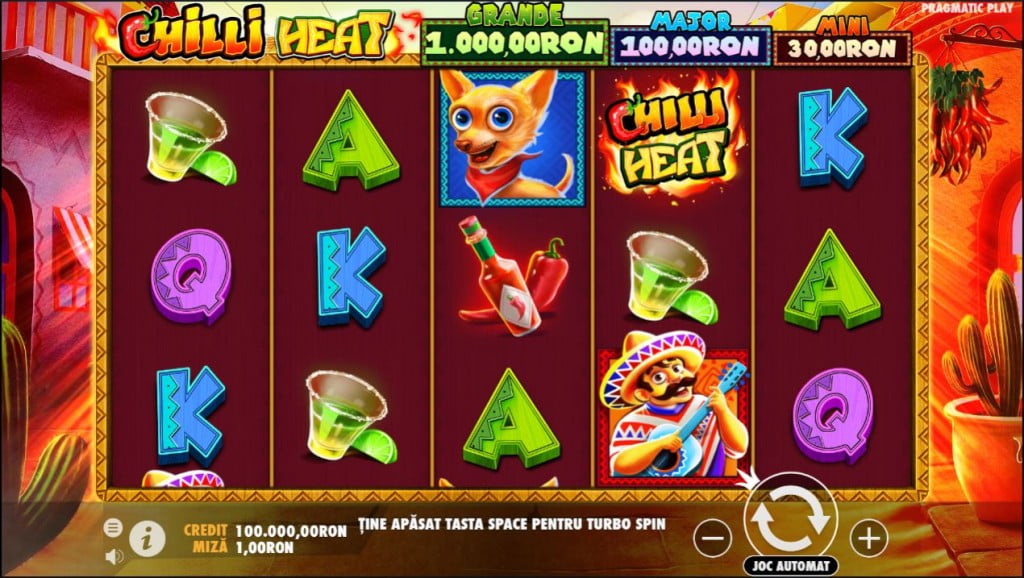
Task: Spin the reels with the circular arrows button
Action: [790, 517]
